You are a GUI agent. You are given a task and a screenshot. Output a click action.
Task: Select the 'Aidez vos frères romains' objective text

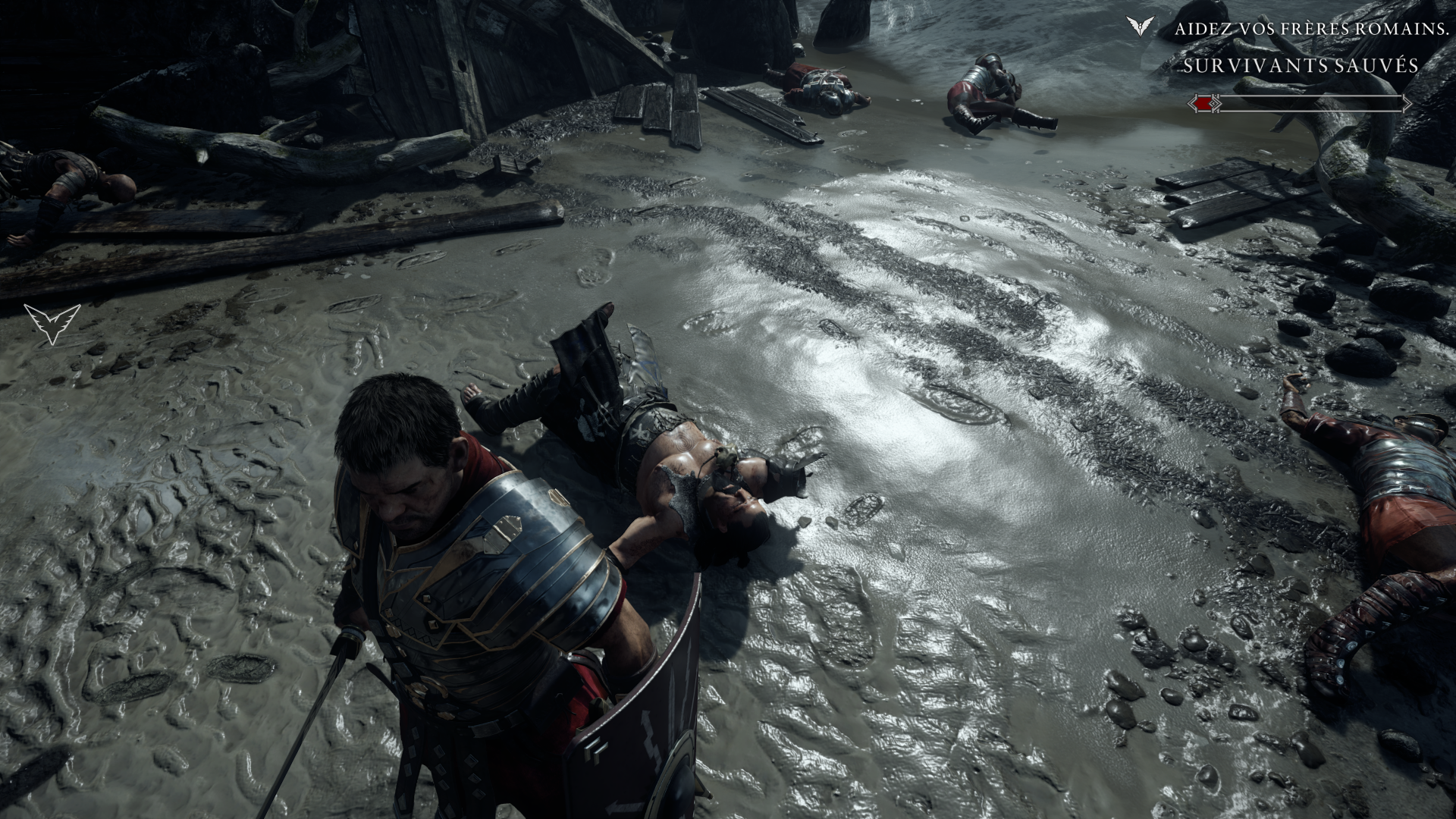point(1297,30)
